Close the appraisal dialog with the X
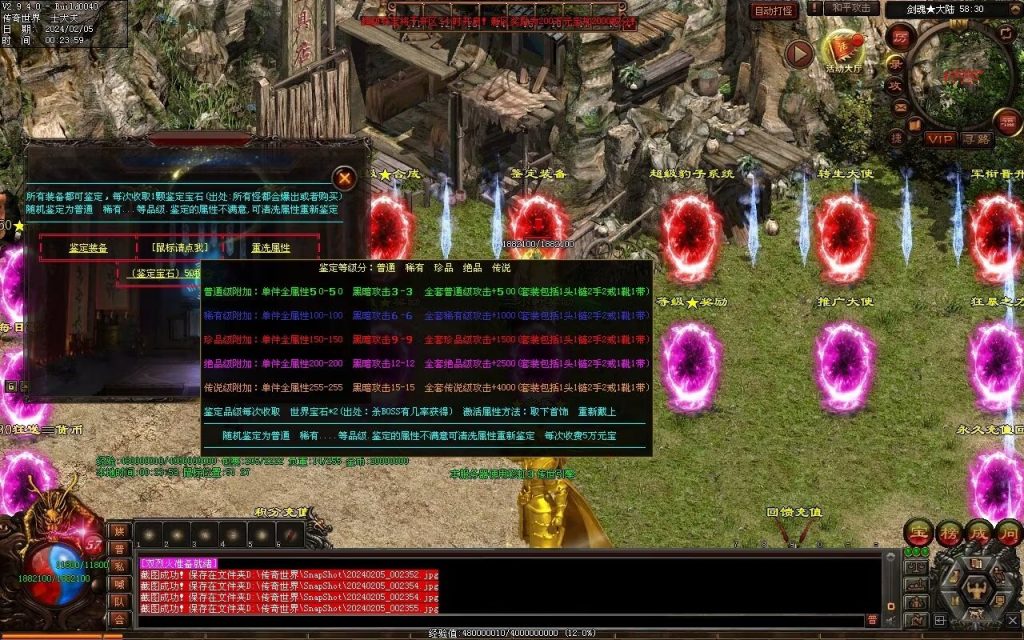Image resolution: width=1024 pixels, height=640 pixels. coord(344,178)
